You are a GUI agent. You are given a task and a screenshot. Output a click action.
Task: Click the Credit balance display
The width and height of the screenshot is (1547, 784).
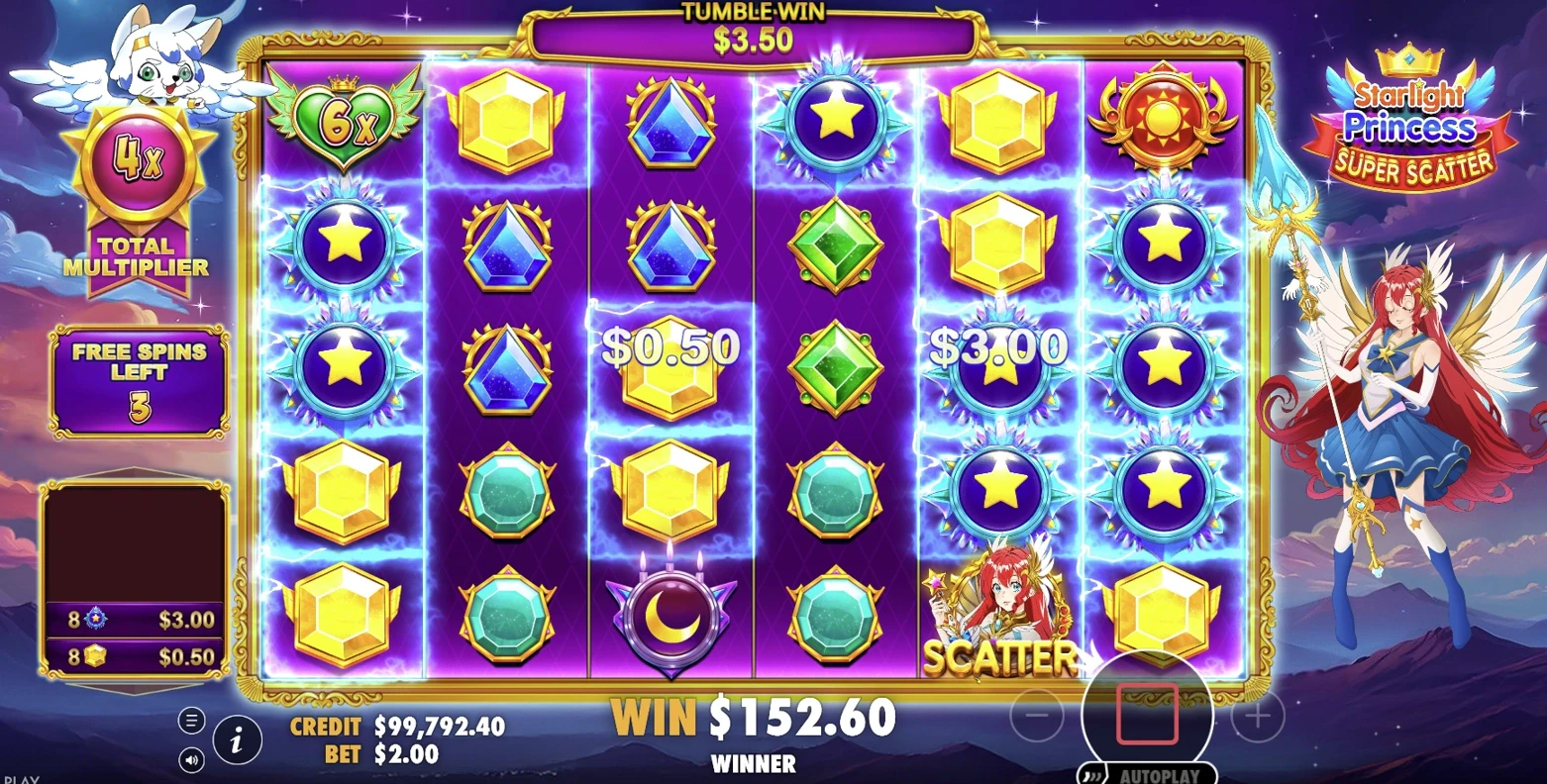point(396,726)
